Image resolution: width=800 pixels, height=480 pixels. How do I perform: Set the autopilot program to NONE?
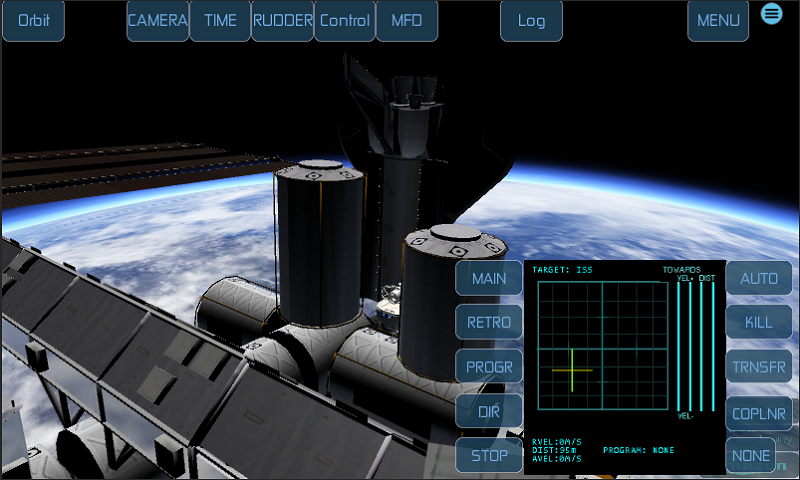pos(759,455)
